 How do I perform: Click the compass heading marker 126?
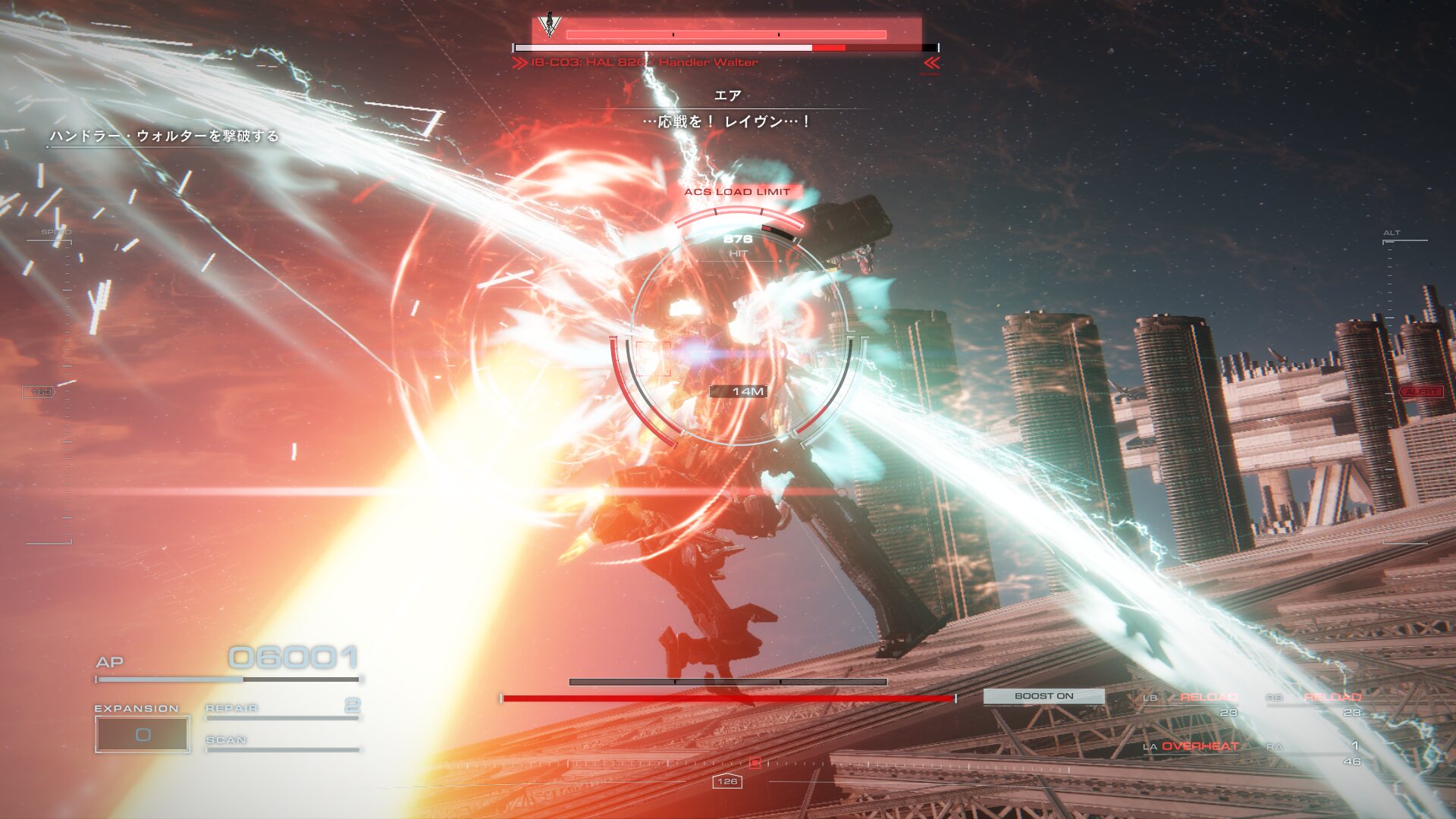tap(726, 781)
